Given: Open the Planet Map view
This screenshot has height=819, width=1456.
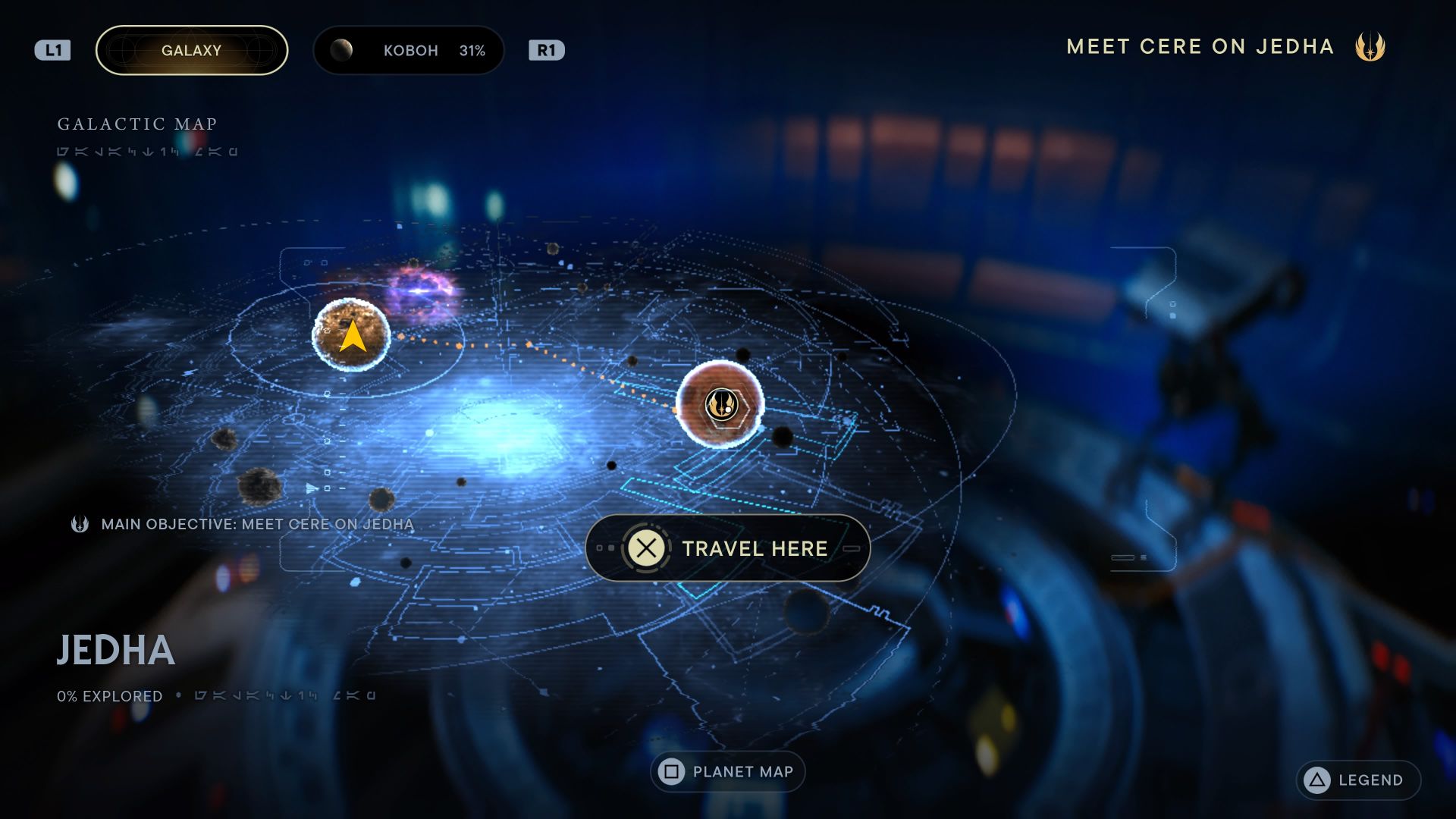Looking at the screenshot, I should [x=726, y=771].
